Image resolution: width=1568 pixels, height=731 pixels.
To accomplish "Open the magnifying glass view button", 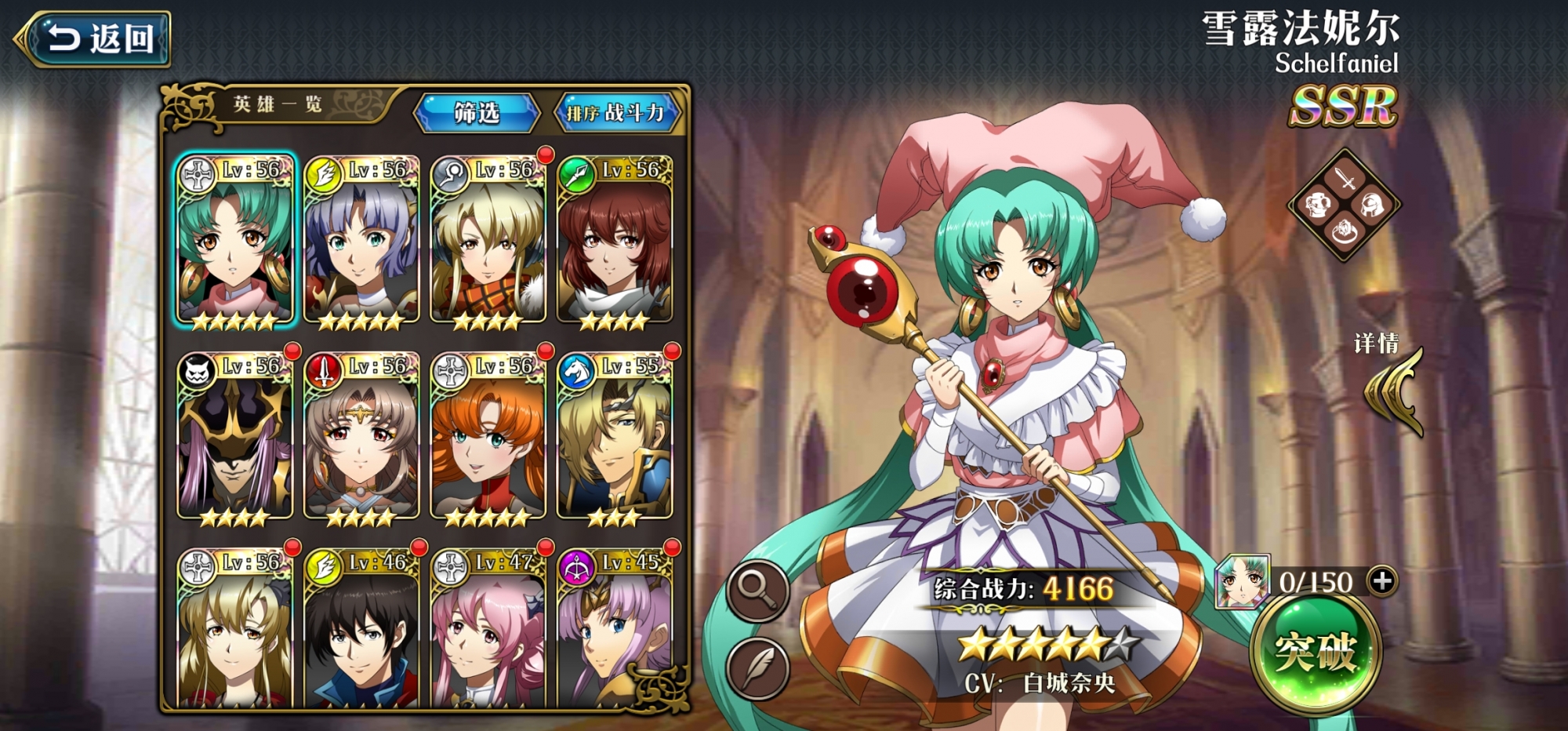I will click(757, 591).
